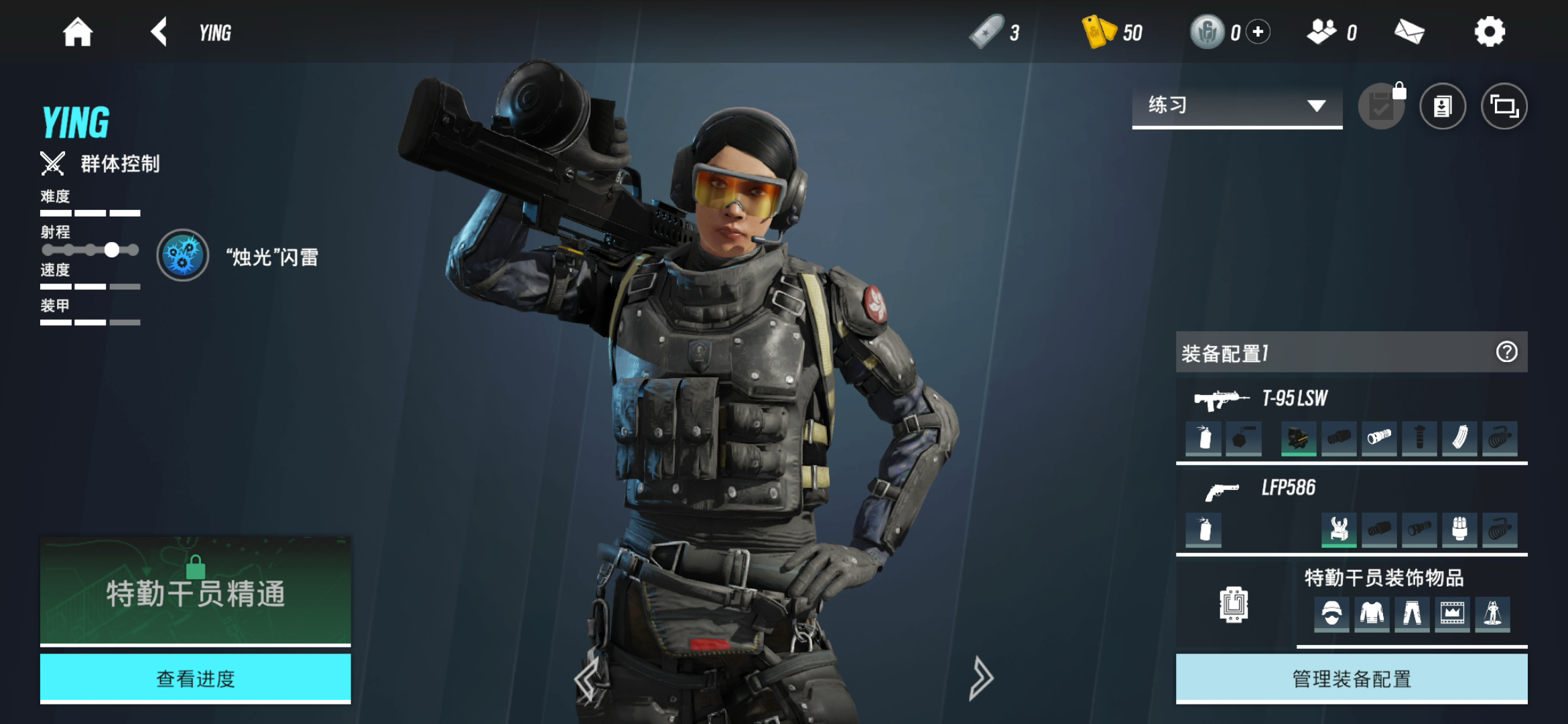View the 烛光 flashbang ability icon
This screenshot has width=1568, height=724.
point(182,255)
